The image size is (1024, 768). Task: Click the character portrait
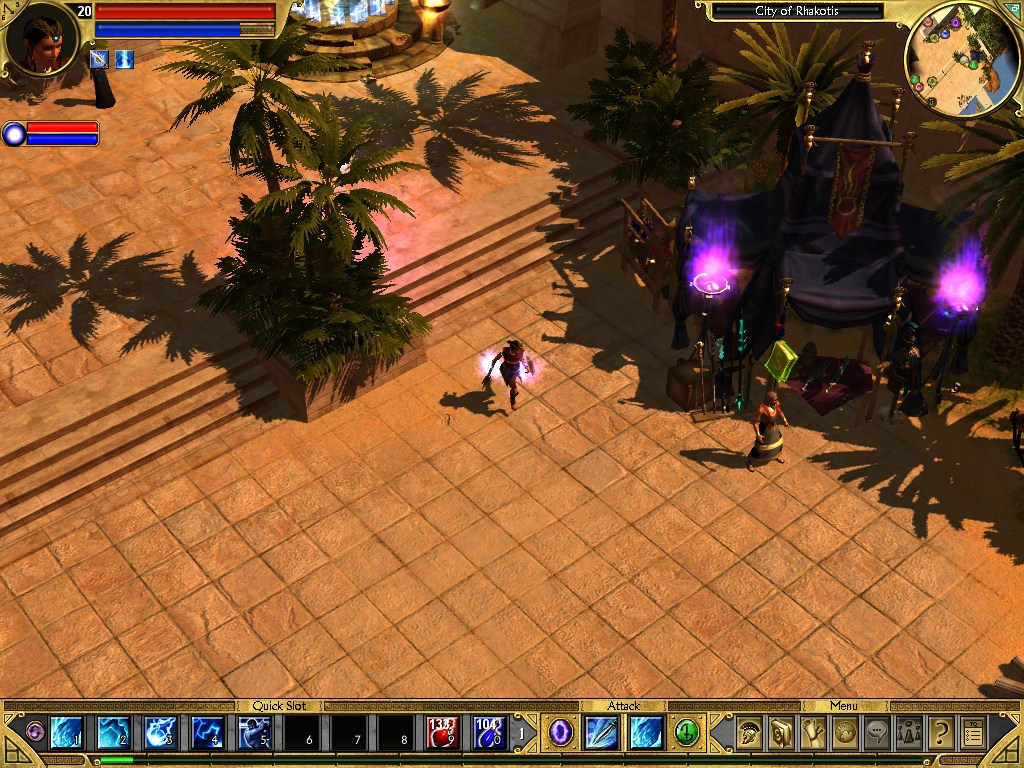pyautogui.click(x=42, y=39)
